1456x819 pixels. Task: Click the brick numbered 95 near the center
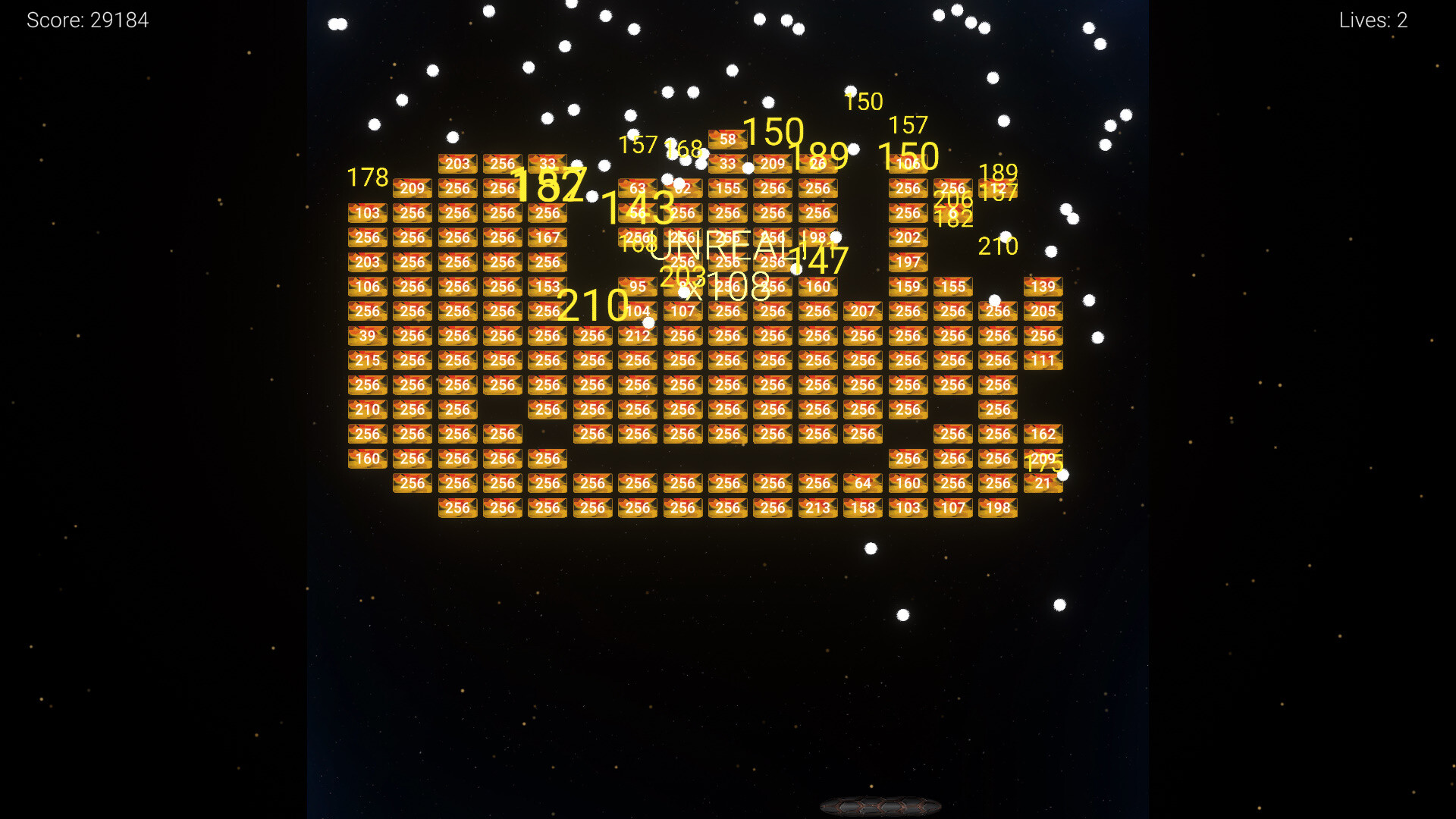(637, 287)
